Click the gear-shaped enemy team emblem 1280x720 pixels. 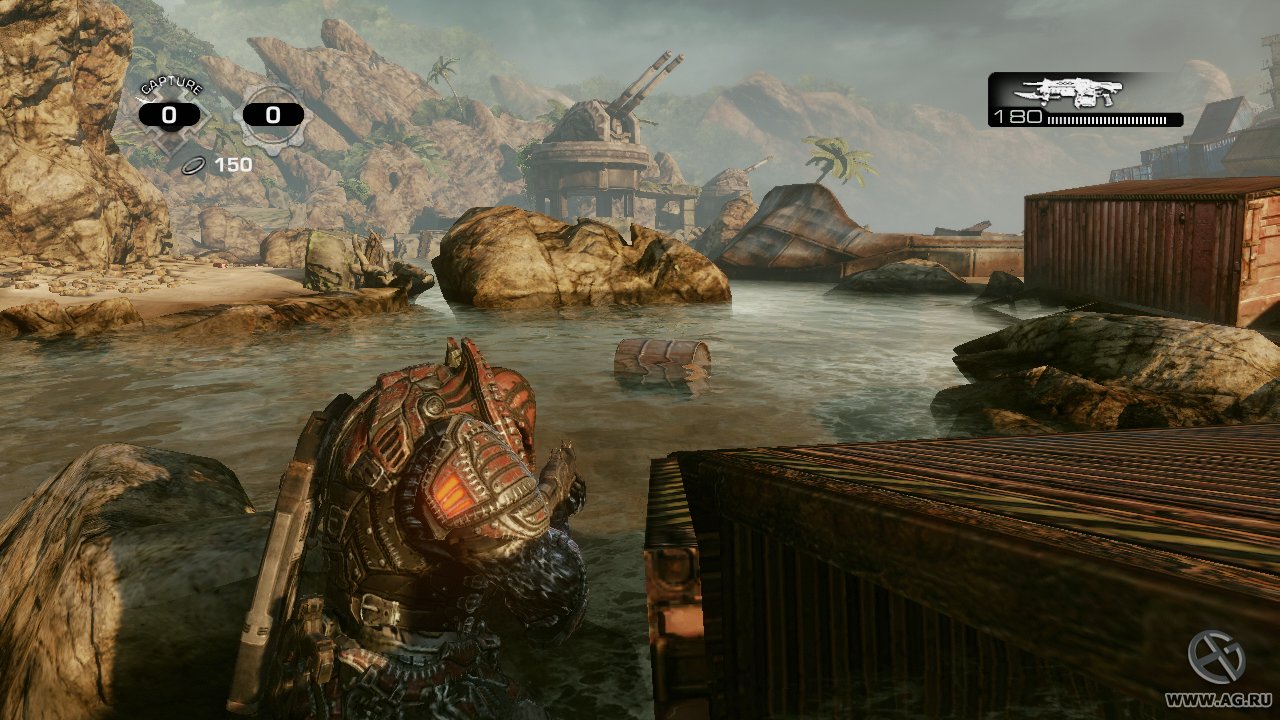pyautogui.click(x=272, y=116)
